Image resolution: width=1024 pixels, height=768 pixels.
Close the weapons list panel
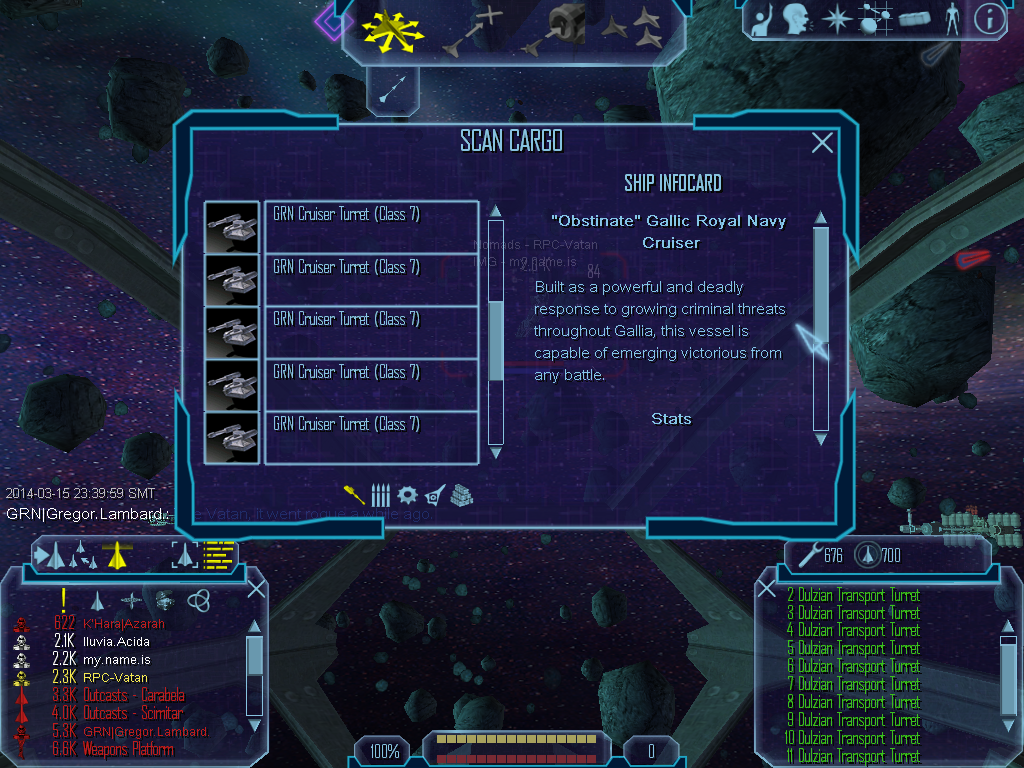click(x=767, y=588)
